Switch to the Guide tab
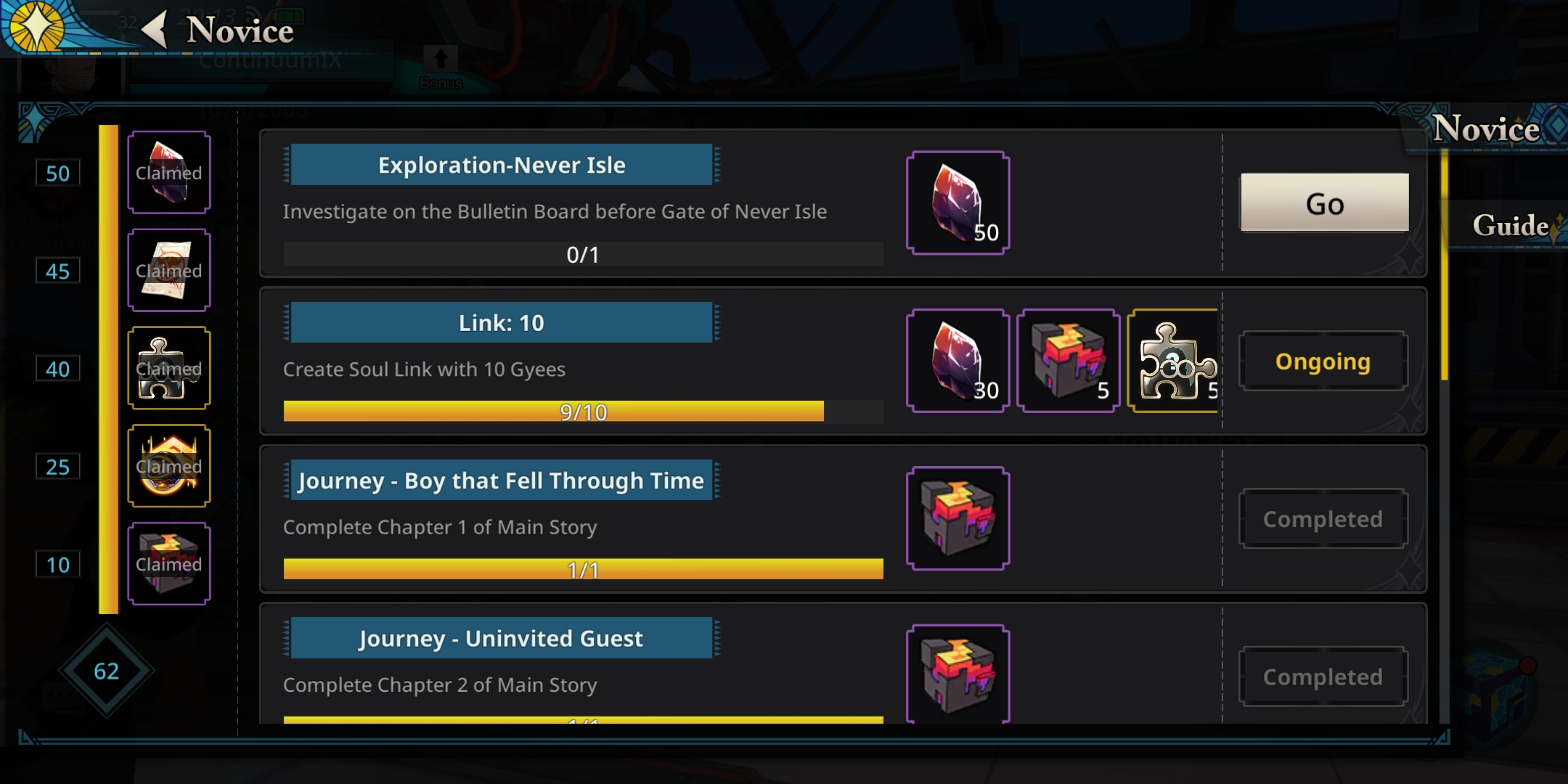1568x784 pixels. [x=1510, y=226]
